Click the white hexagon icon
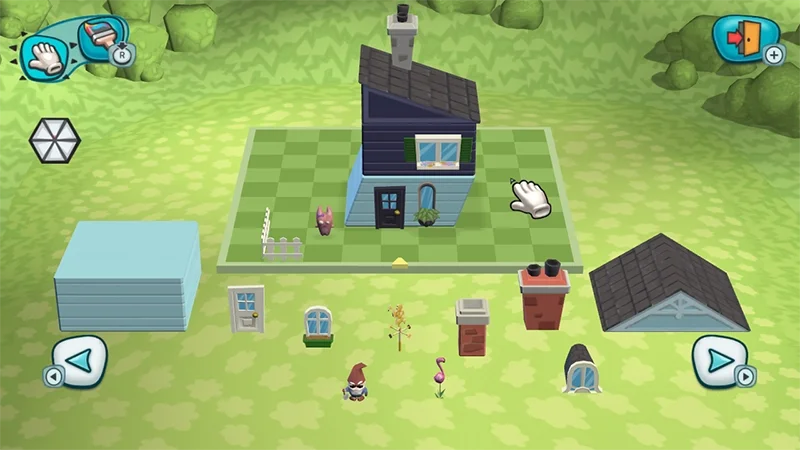This screenshot has height=450, width=800. tap(53, 140)
